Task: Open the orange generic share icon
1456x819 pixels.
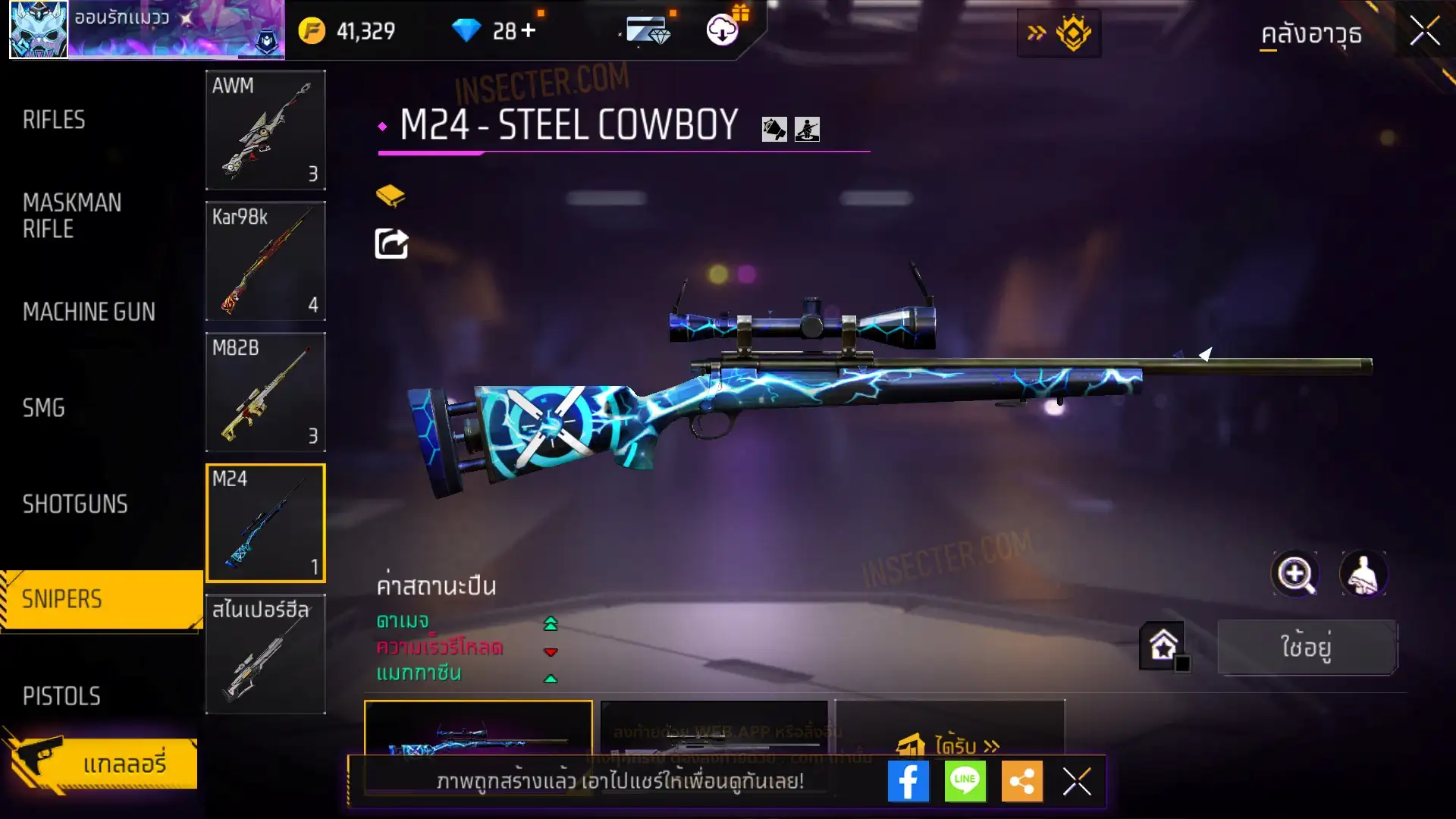Action: click(1021, 782)
